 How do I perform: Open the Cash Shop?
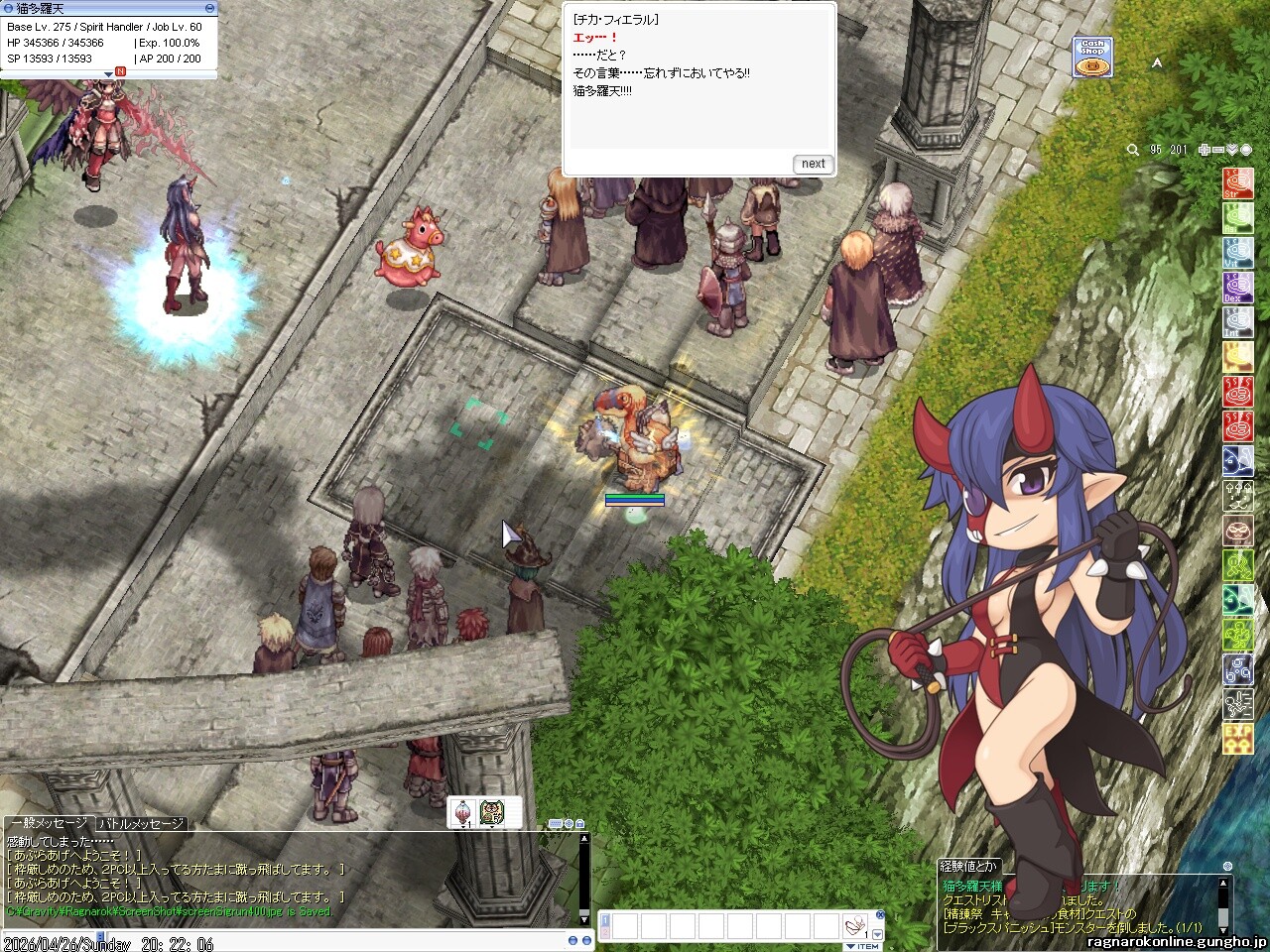coord(1091,59)
